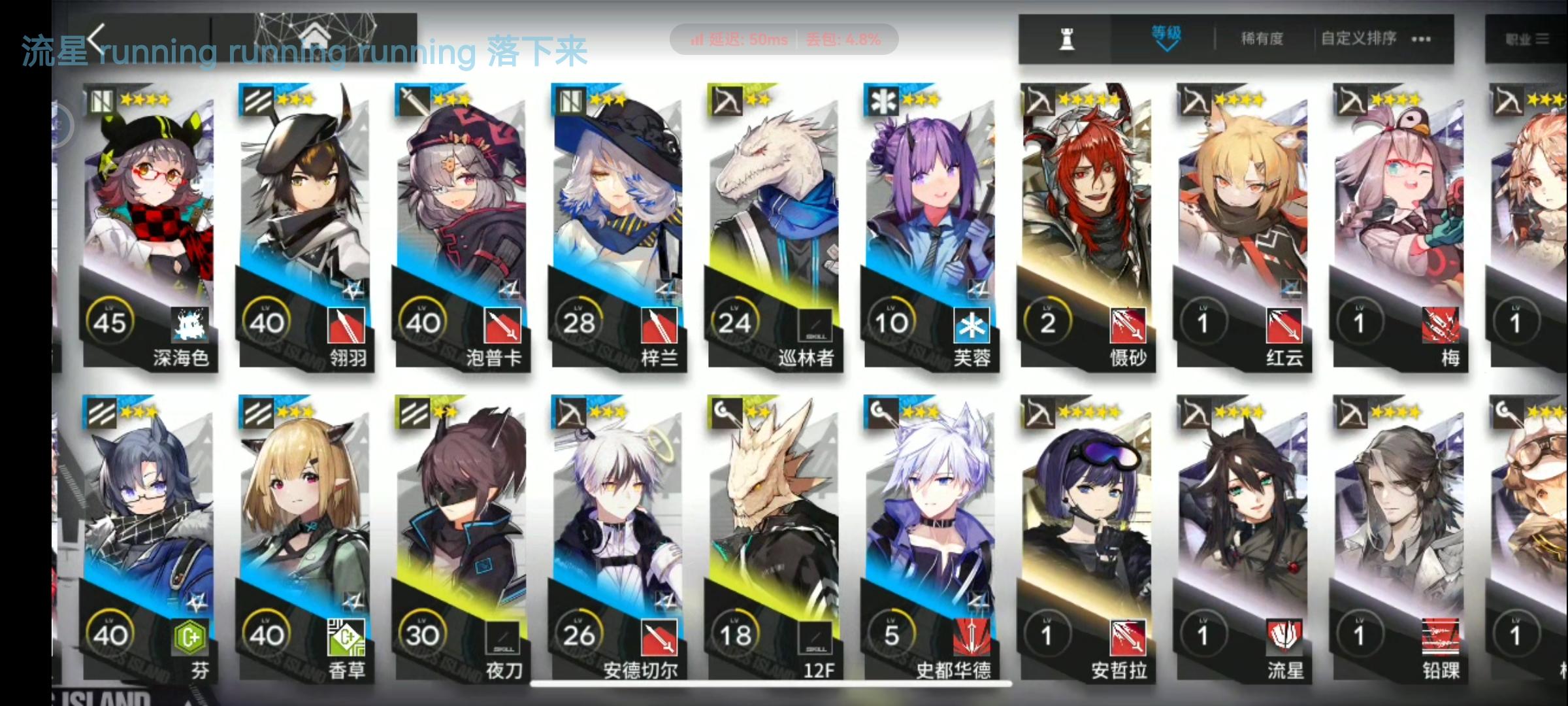Click the level progress ring on 深海色's card
Image resolution: width=1568 pixels, height=706 pixels.
[x=111, y=320]
